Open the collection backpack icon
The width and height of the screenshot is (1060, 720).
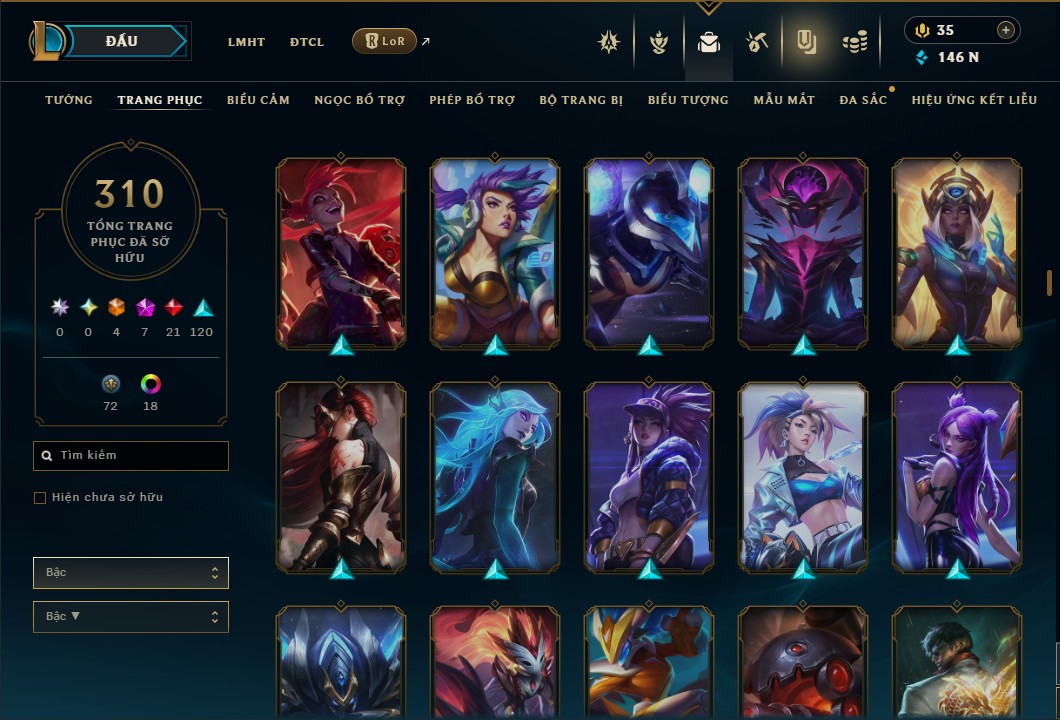tap(708, 43)
